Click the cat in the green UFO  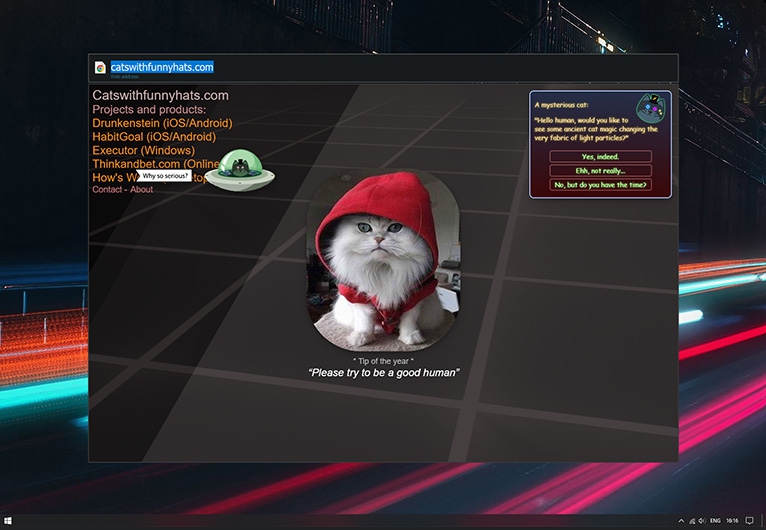[x=238, y=164]
